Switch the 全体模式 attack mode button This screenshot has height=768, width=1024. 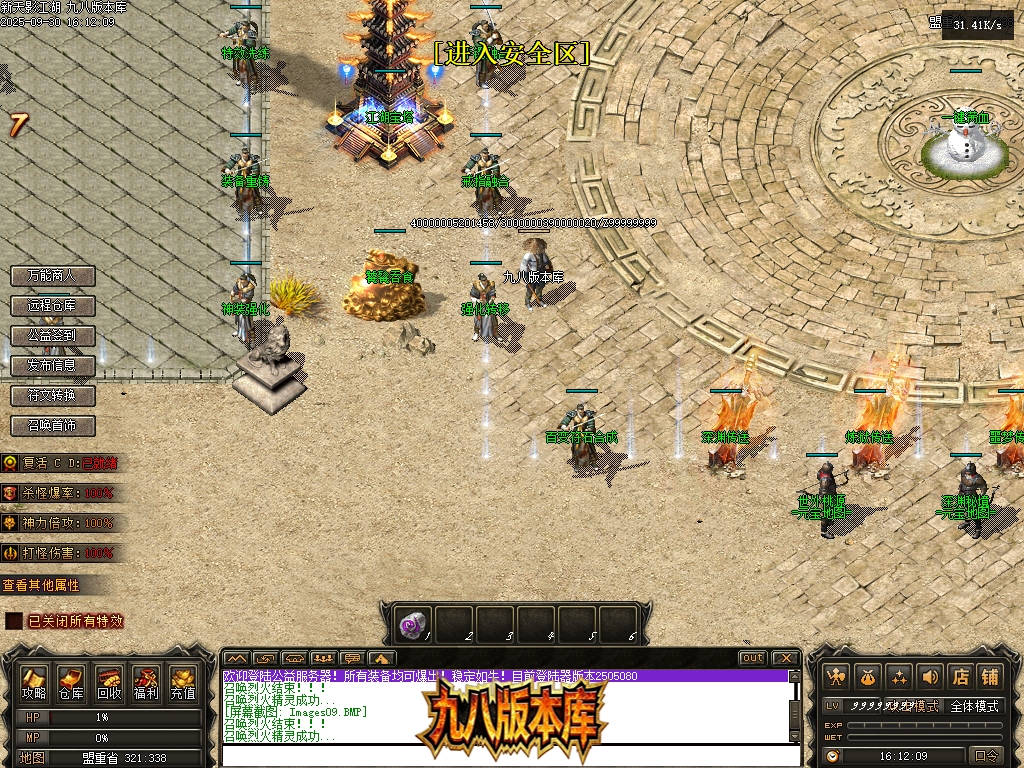point(974,706)
